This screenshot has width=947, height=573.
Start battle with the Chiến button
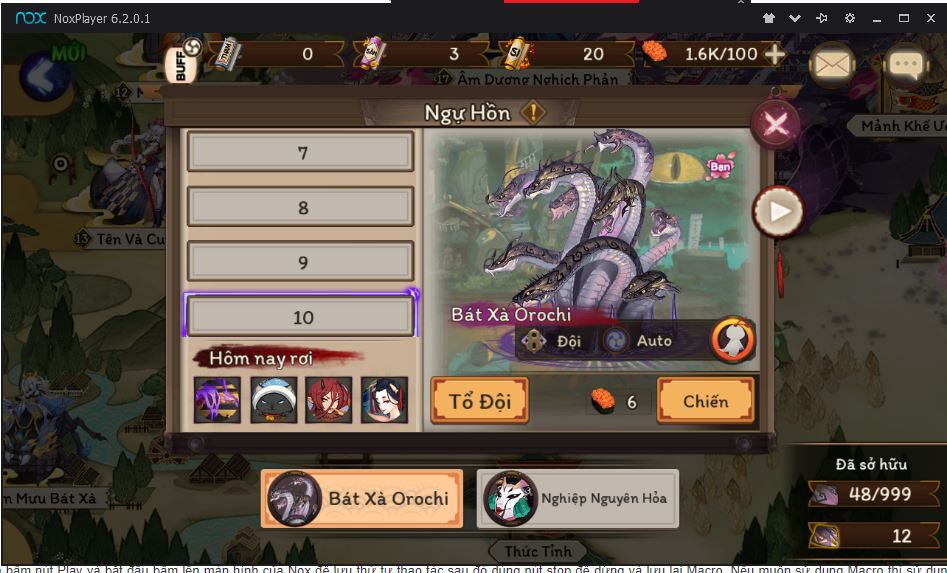[x=705, y=401]
